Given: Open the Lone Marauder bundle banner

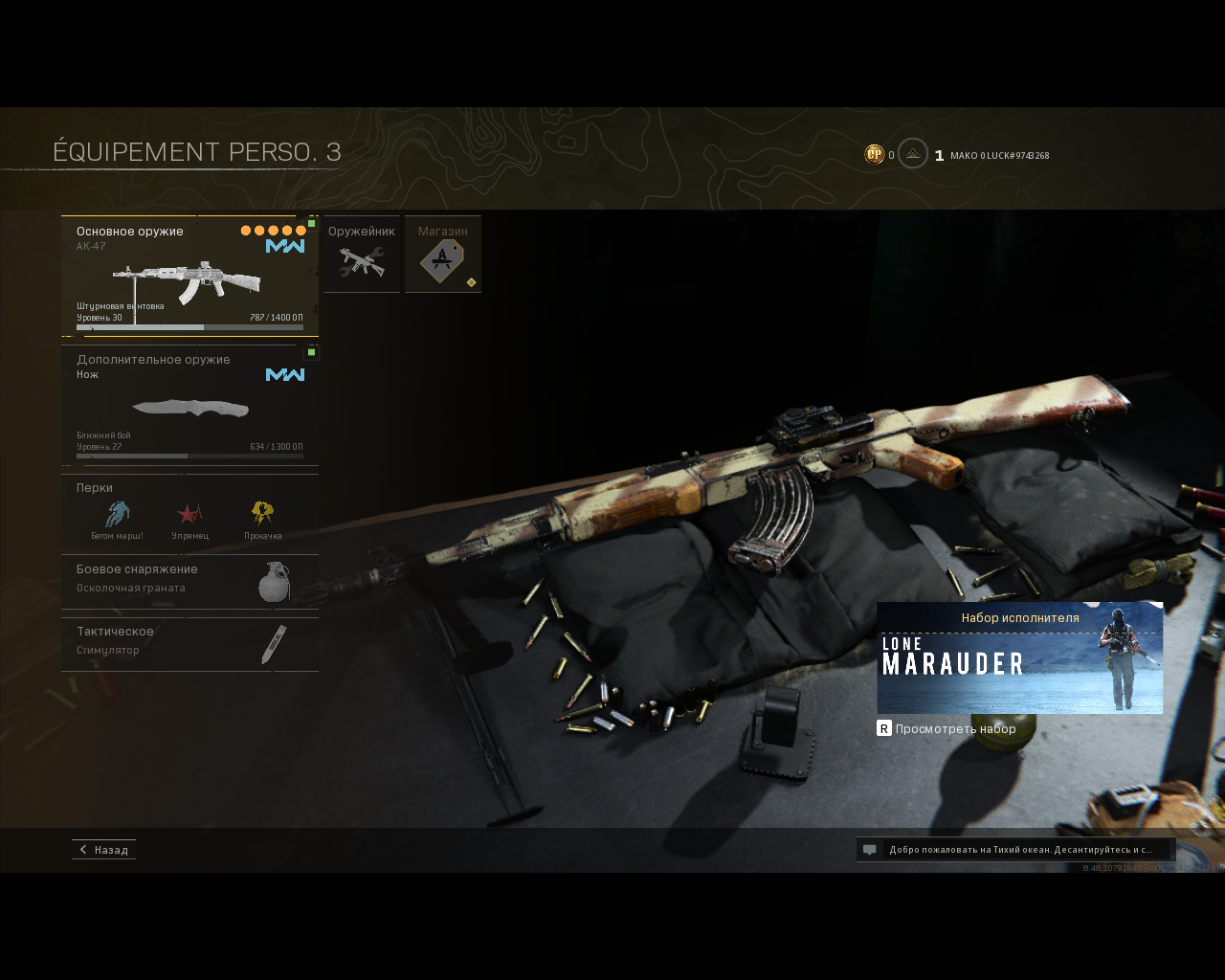Looking at the screenshot, I should click(1019, 658).
